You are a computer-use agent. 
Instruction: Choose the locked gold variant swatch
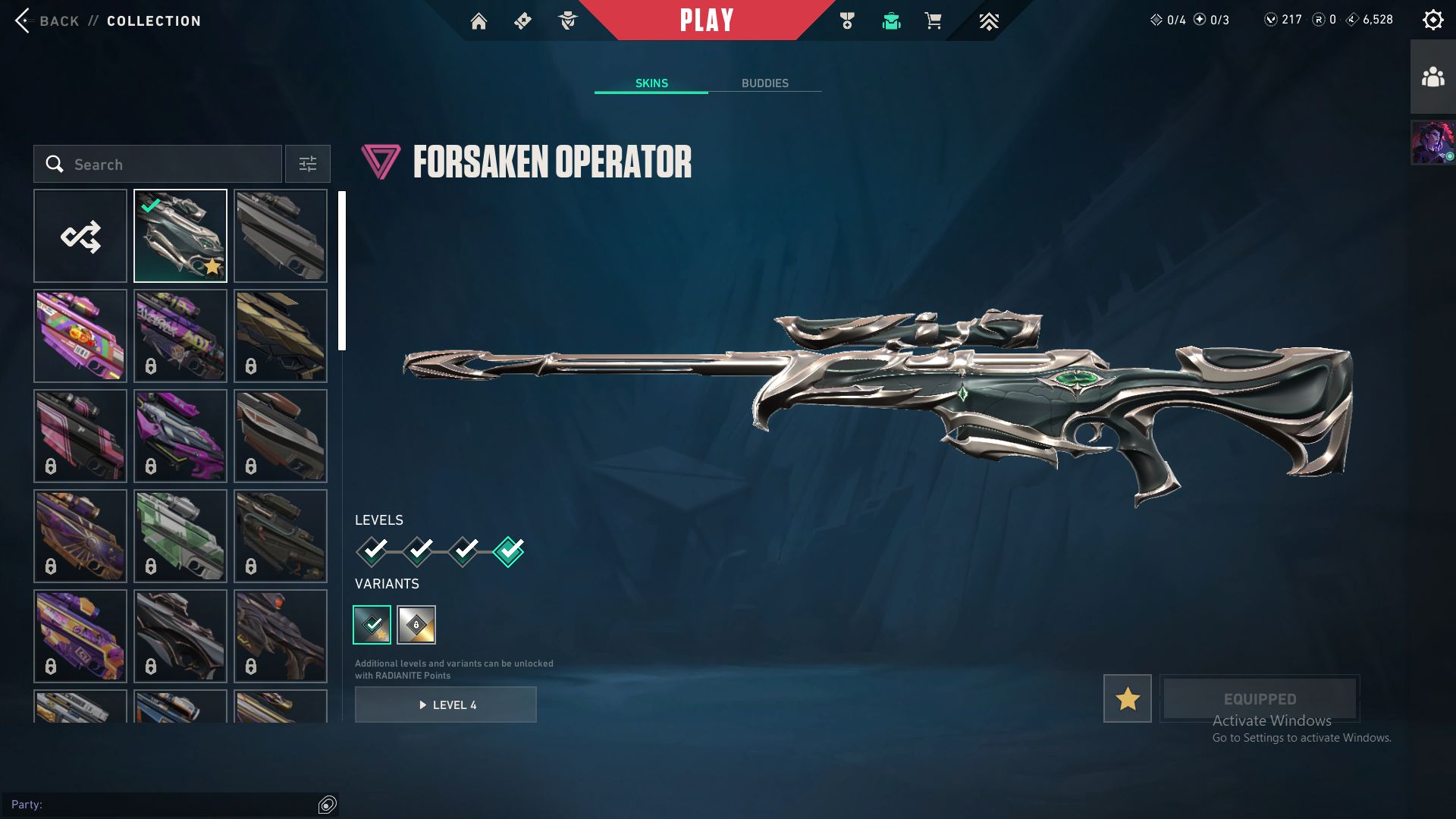416,625
